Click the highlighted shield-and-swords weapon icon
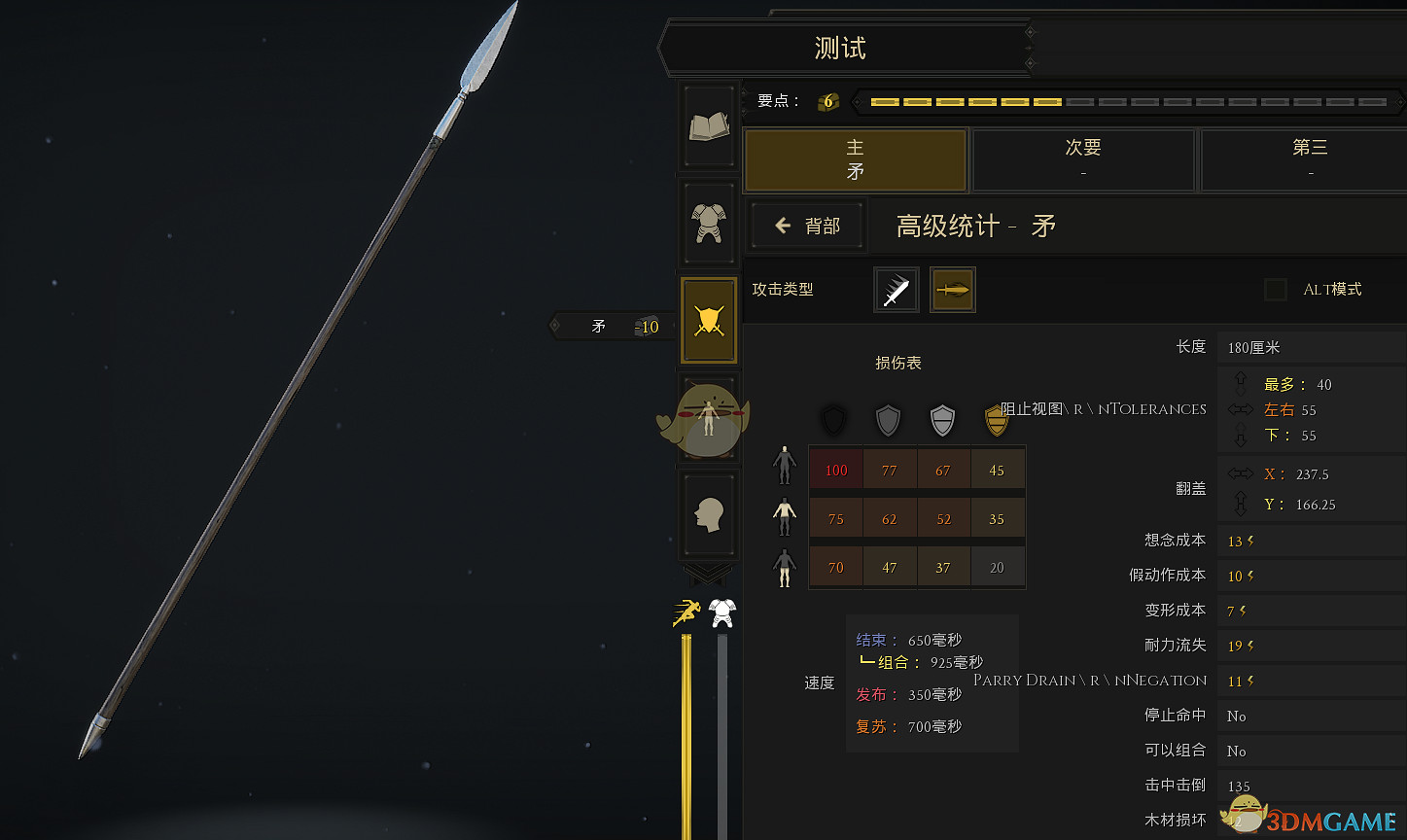Screen dimensions: 1407x840 tap(708, 319)
